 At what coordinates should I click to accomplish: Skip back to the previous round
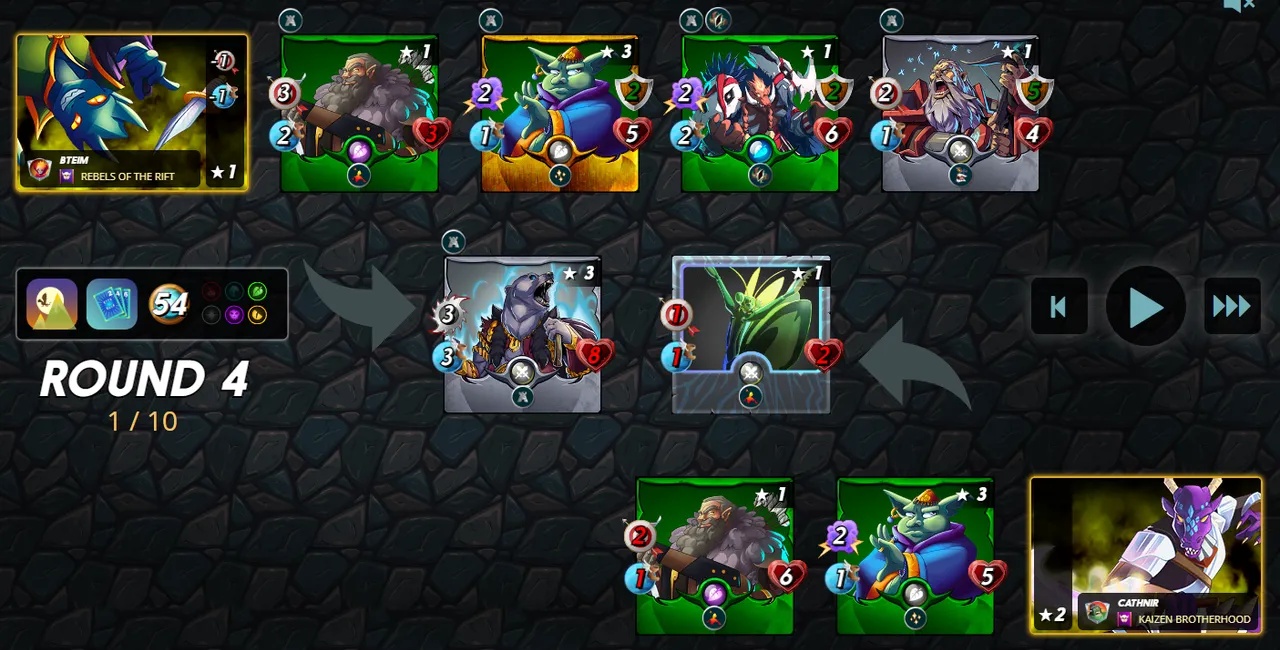click(x=1059, y=307)
